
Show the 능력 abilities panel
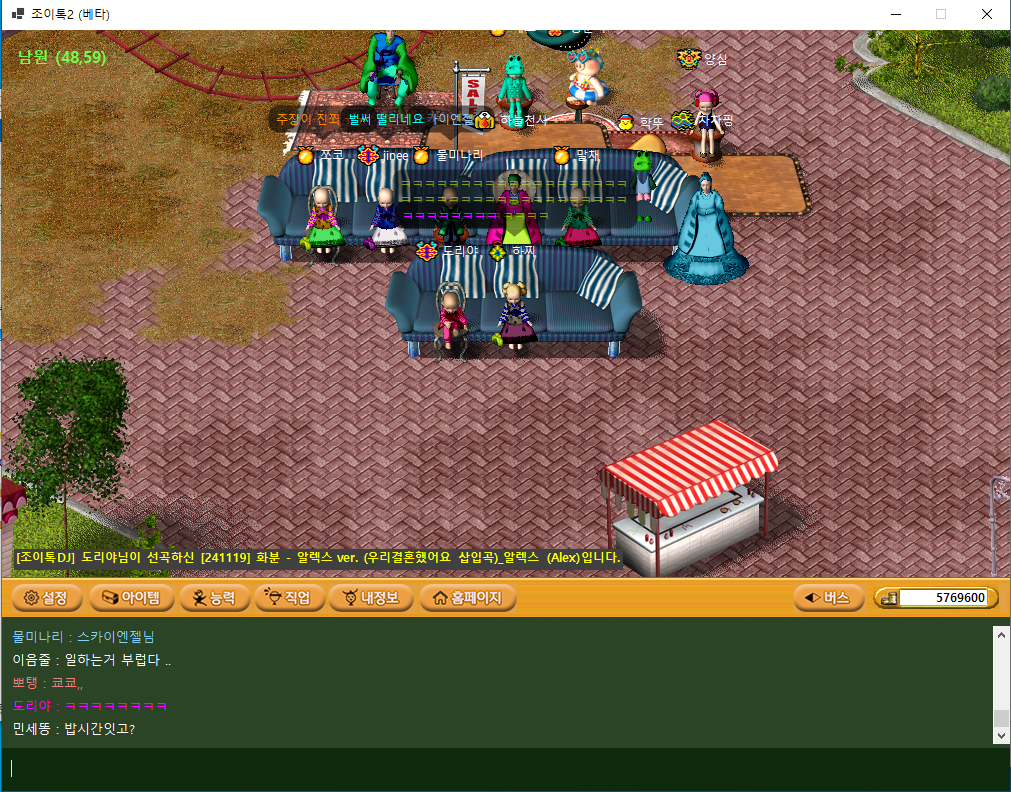pyautogui.click(x=214, y=598)
